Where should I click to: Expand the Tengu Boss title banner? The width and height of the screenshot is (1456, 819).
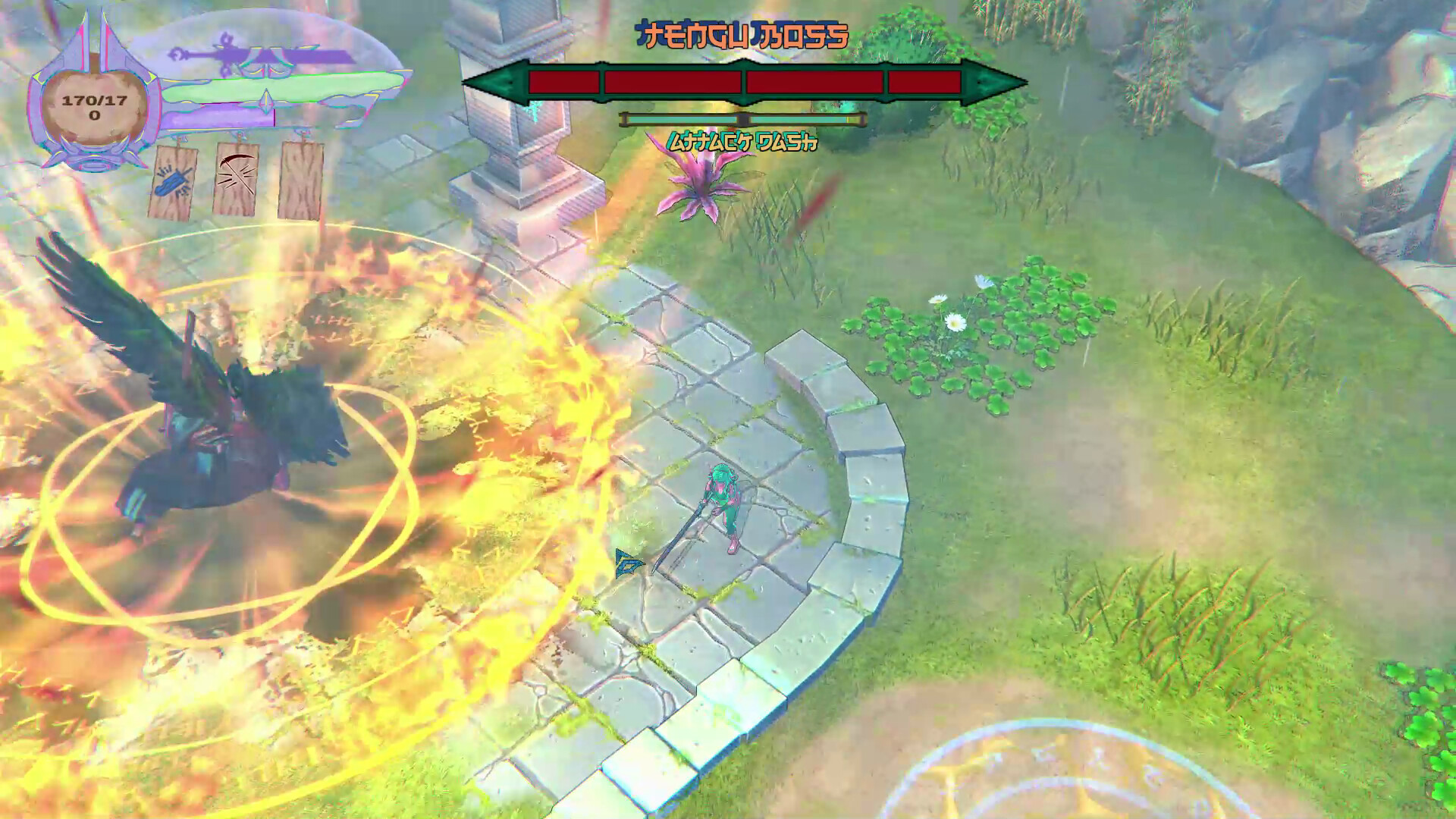point(742,34)
